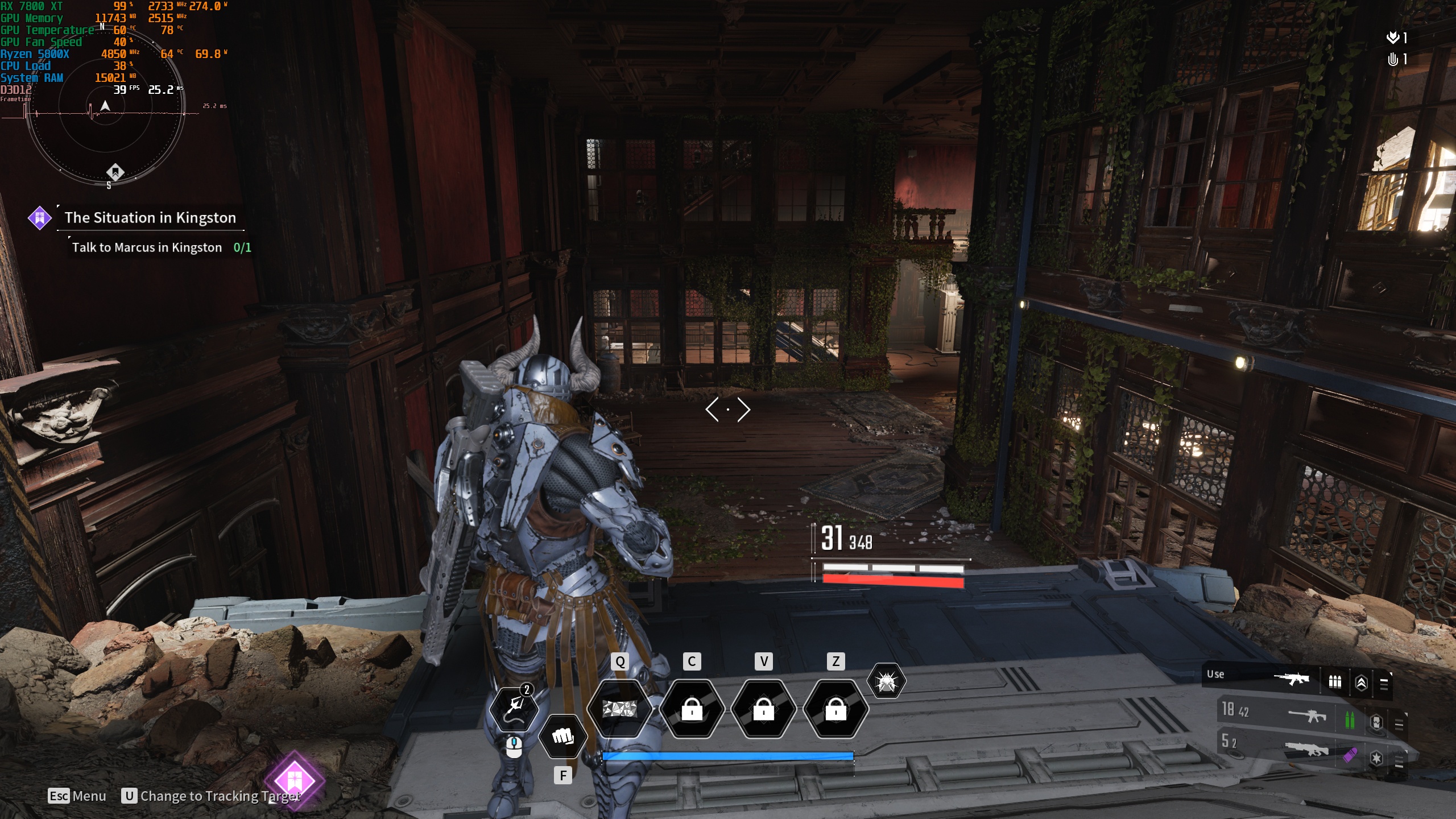Select The Situation in Kingston quest tracker
Image resolution: width=1456 pixels, height=819 pixels.
[x=150, y=218]
